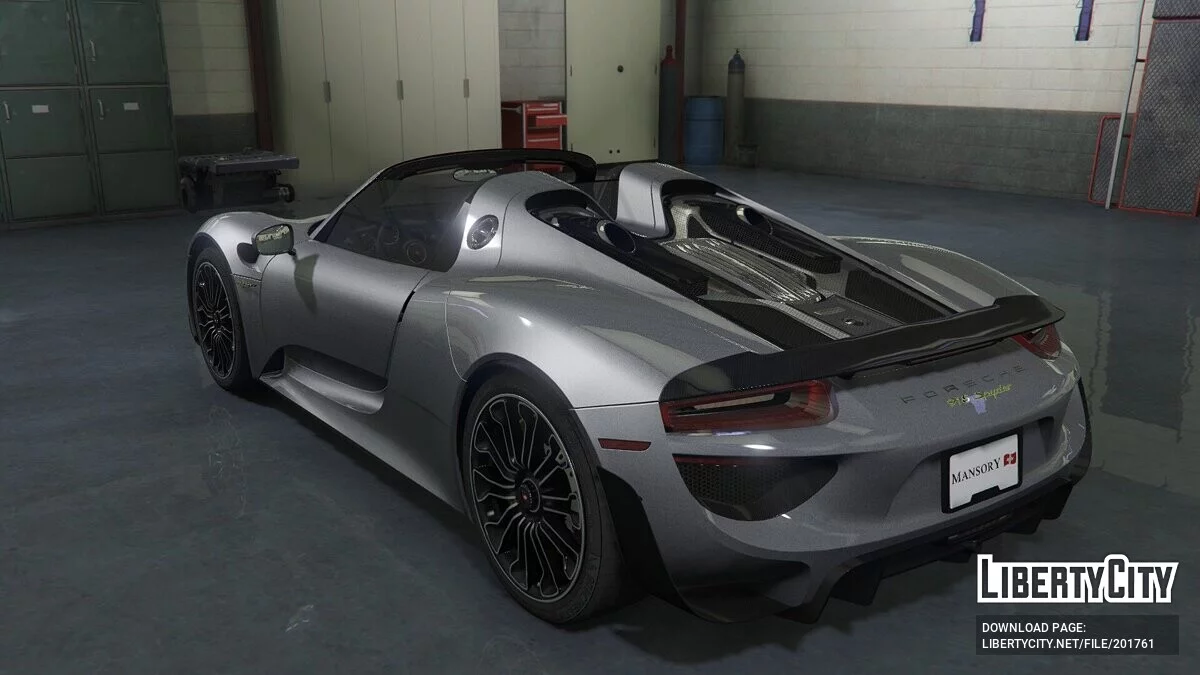Open the libertycity.net/file/201761 download page link
This screenshot has width=1200, height=675.
tap(1068, 644)
